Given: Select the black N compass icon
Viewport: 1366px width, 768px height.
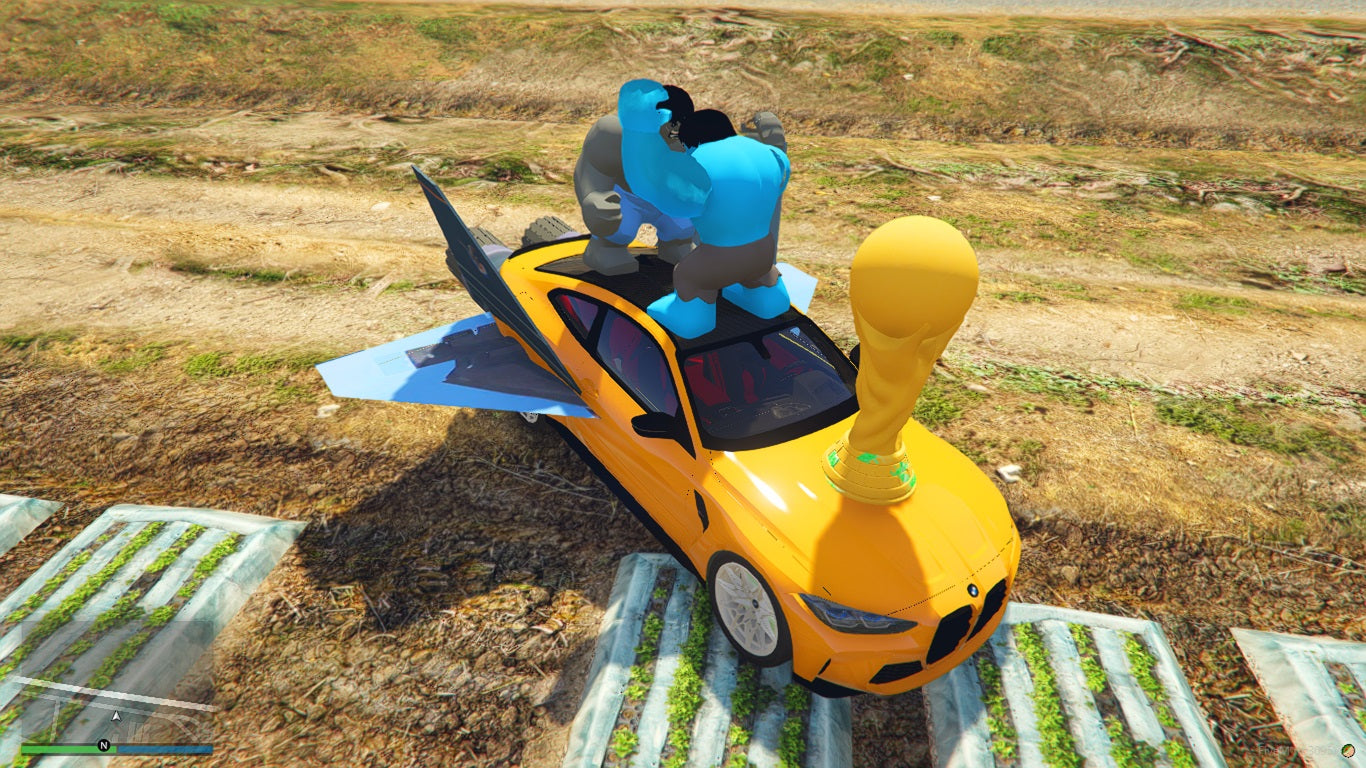Looking at the screenshot, I should click(x=103, y=744).
